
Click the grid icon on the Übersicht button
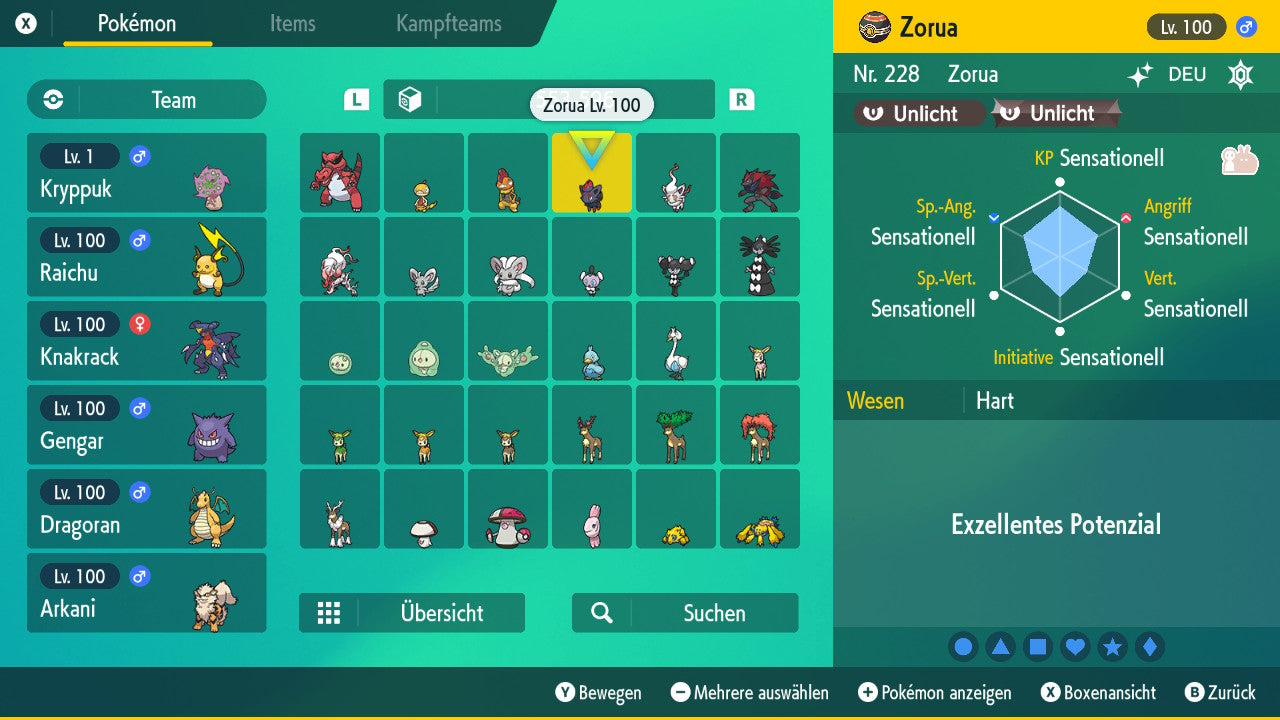coord(330,612)
